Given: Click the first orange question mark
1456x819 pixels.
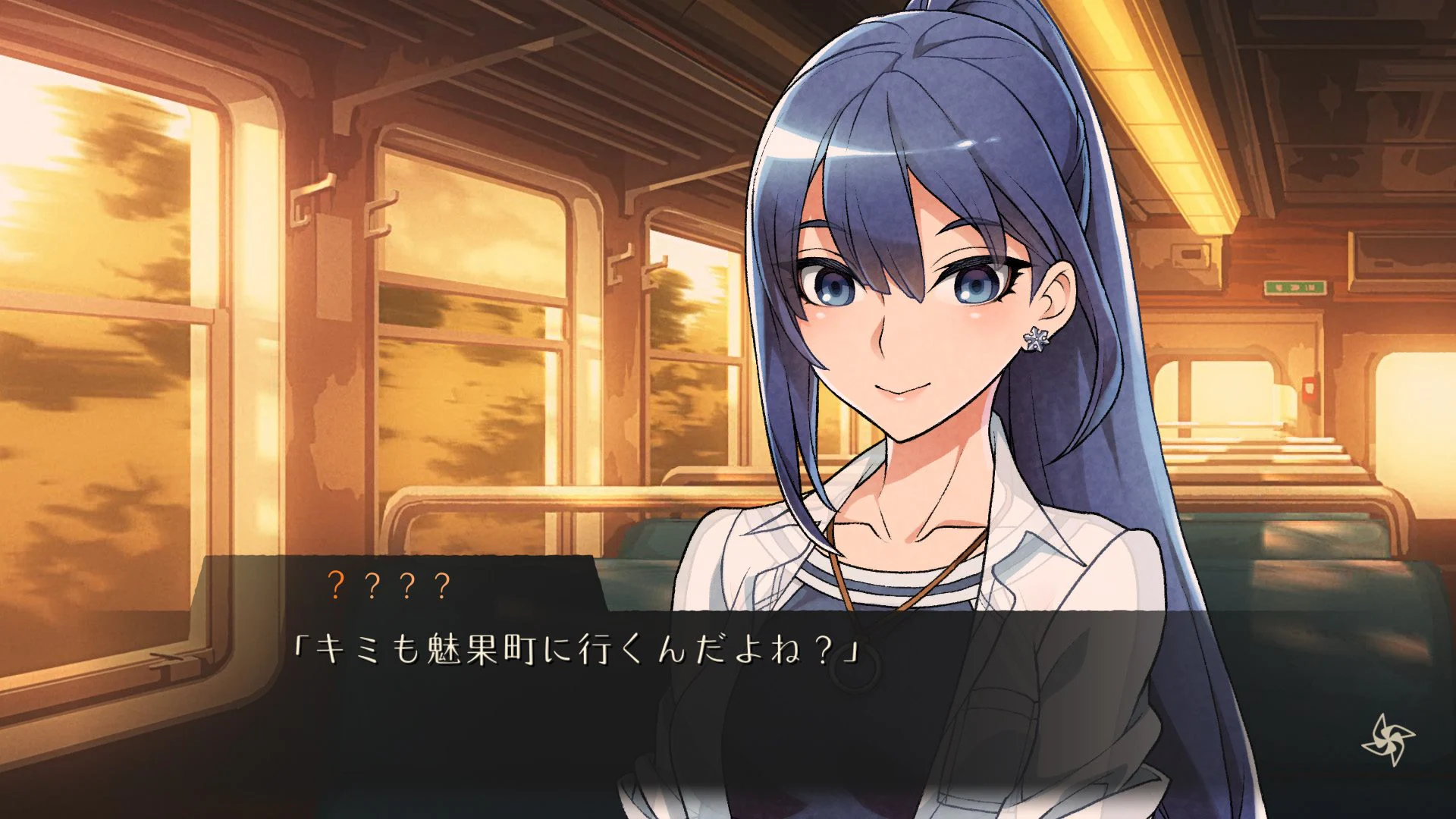Looking at the screenshot, I should (335, 585).
